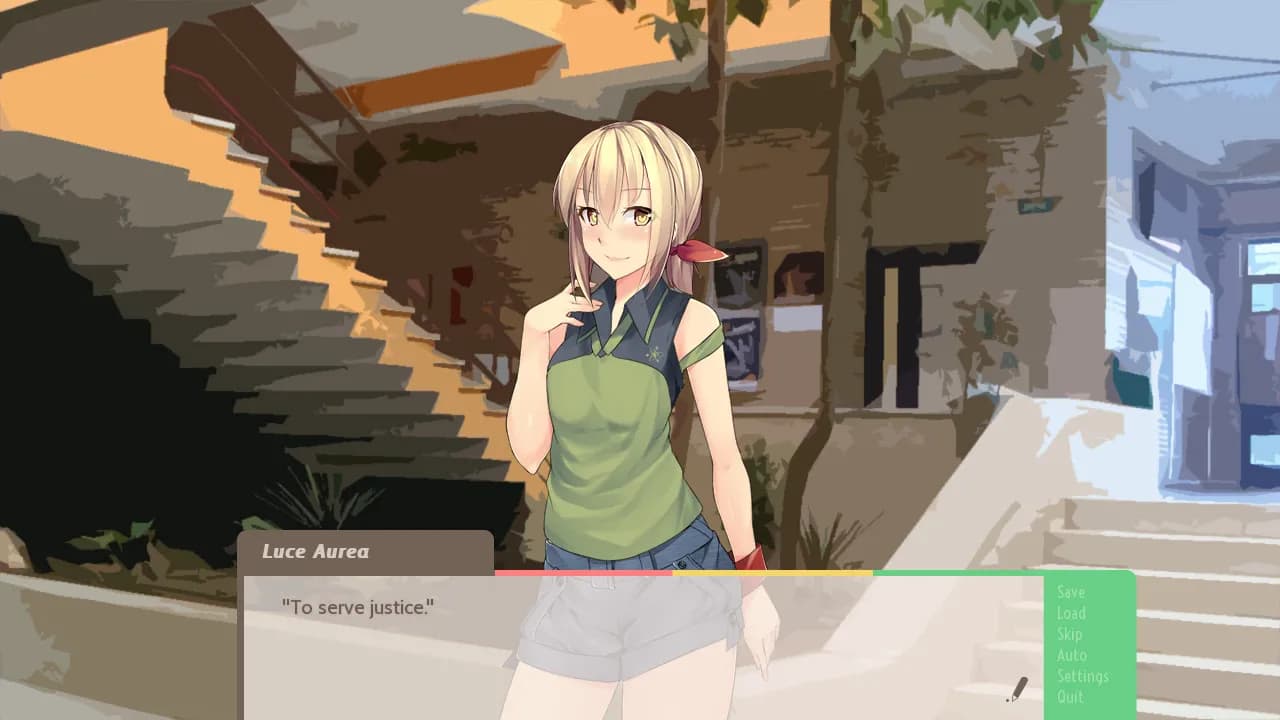This screenshot has width=1280, height=720.
Task: Select Quit from the quick menu
Action: pyautogui.click(x=1068, y=697)
